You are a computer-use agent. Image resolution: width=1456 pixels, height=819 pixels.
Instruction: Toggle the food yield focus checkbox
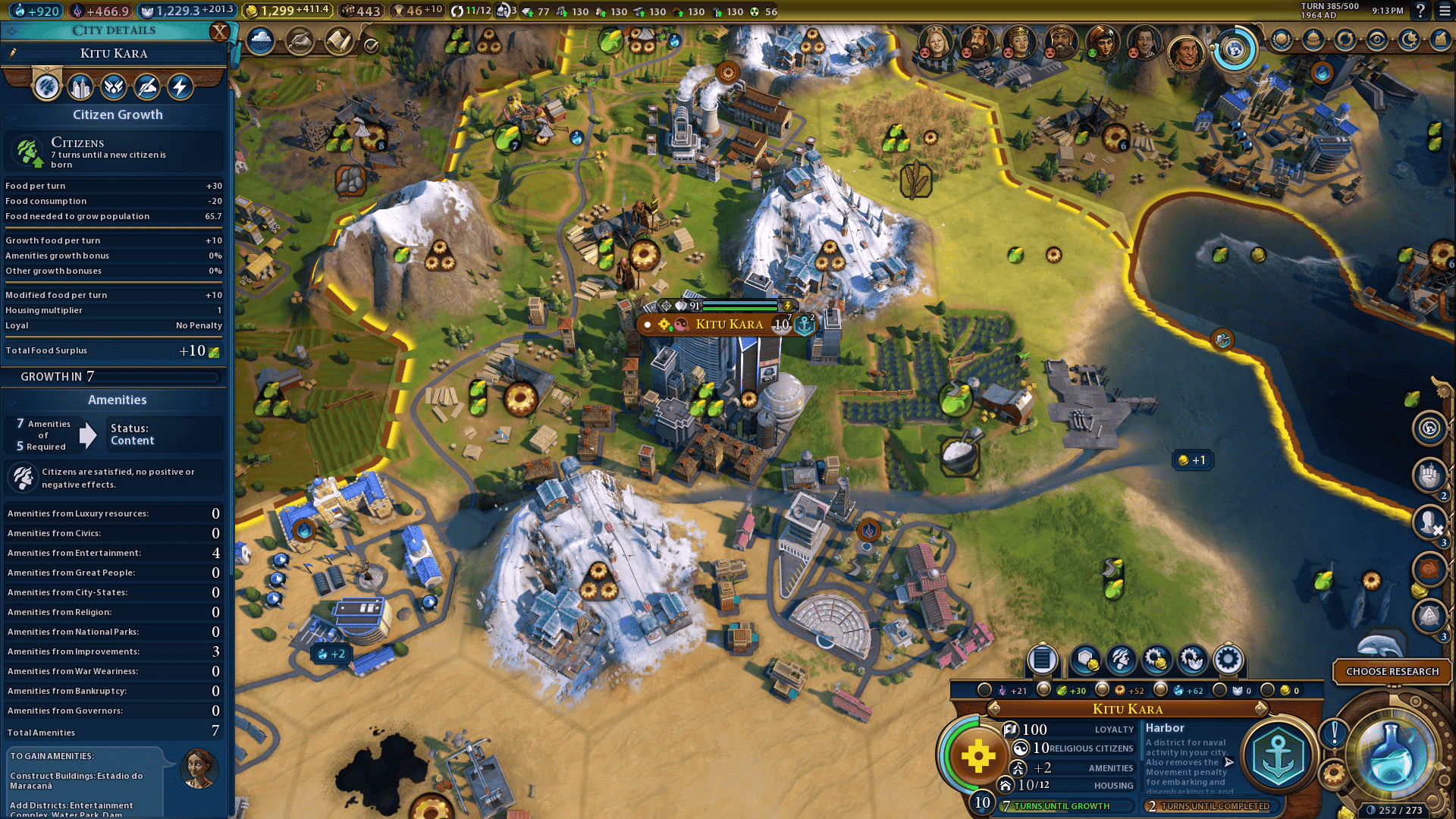pos(1043,689)
